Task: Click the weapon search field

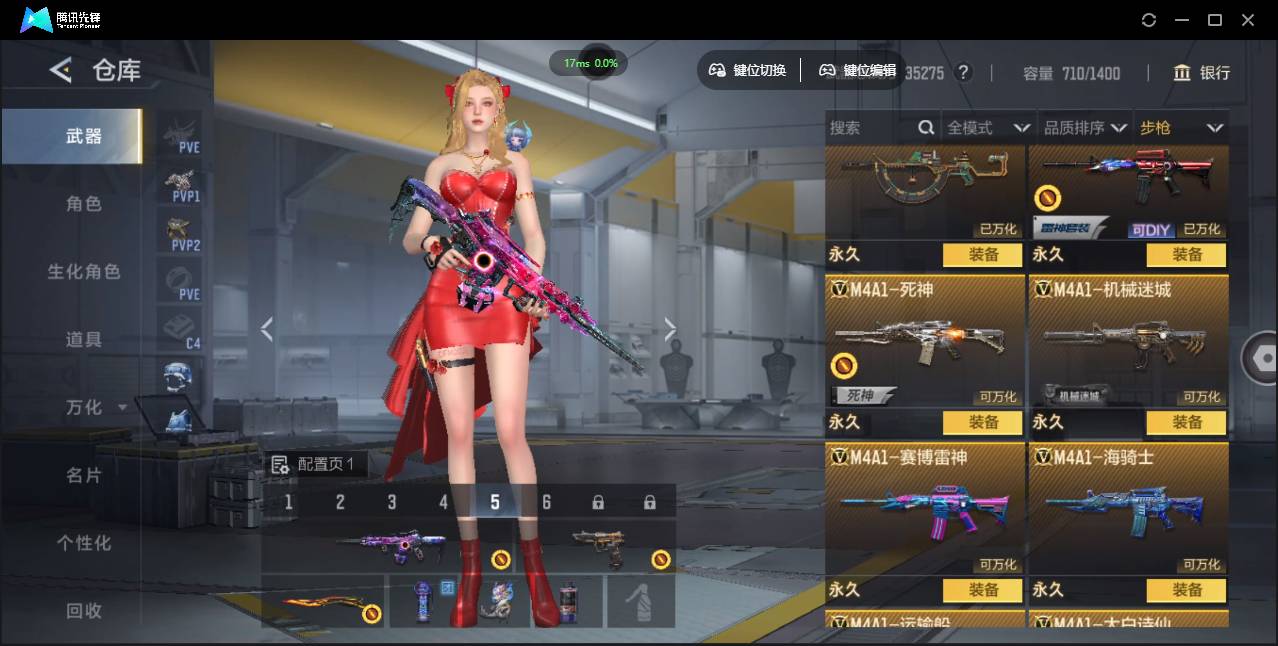Action: [x=872, y=128]
